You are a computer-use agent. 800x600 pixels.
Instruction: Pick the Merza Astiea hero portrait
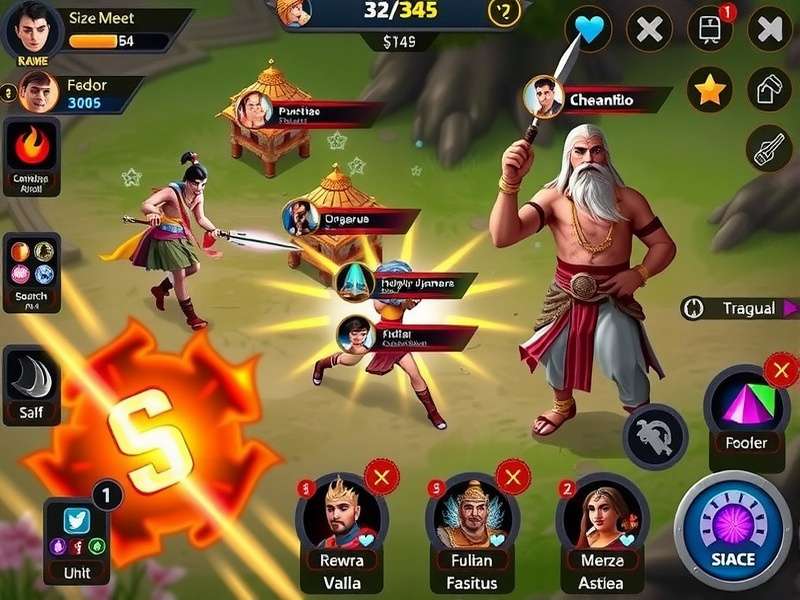(602, 520)
